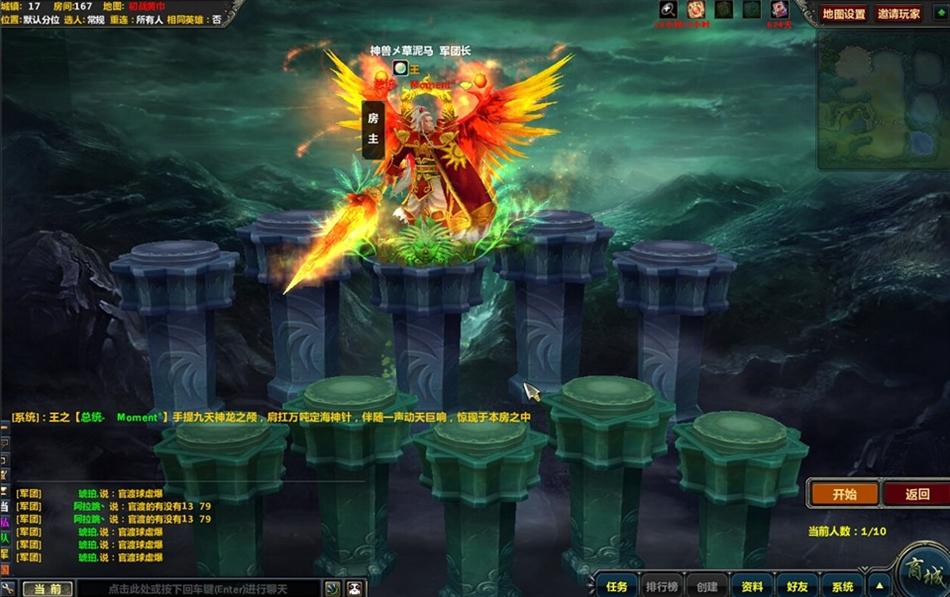Open the 资料 (Profile) menu
This screenshot has width=950, height=597.
tap(752, 587)
